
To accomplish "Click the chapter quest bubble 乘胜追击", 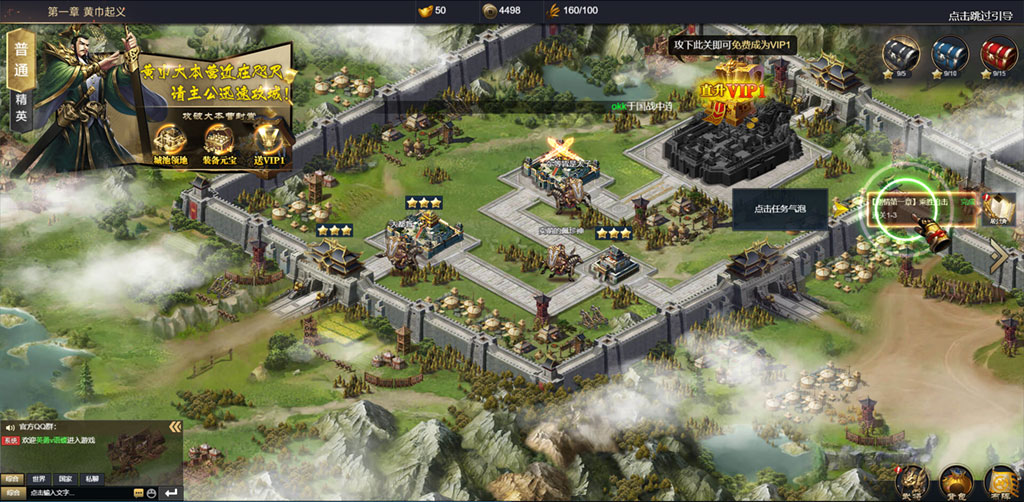I will click(x=914, y=208).
